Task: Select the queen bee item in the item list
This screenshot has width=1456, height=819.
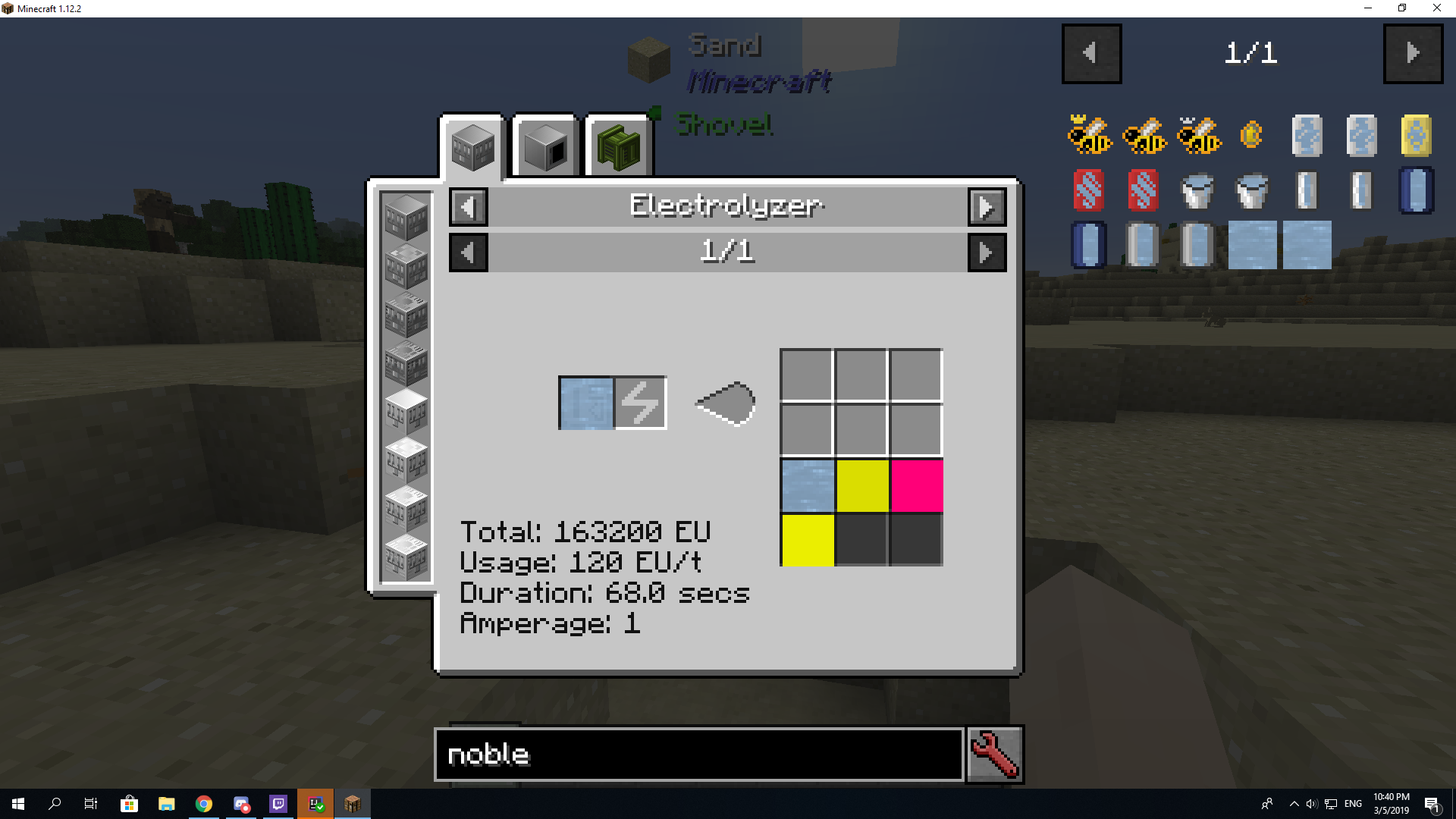Action: (x=1090, y=135)
